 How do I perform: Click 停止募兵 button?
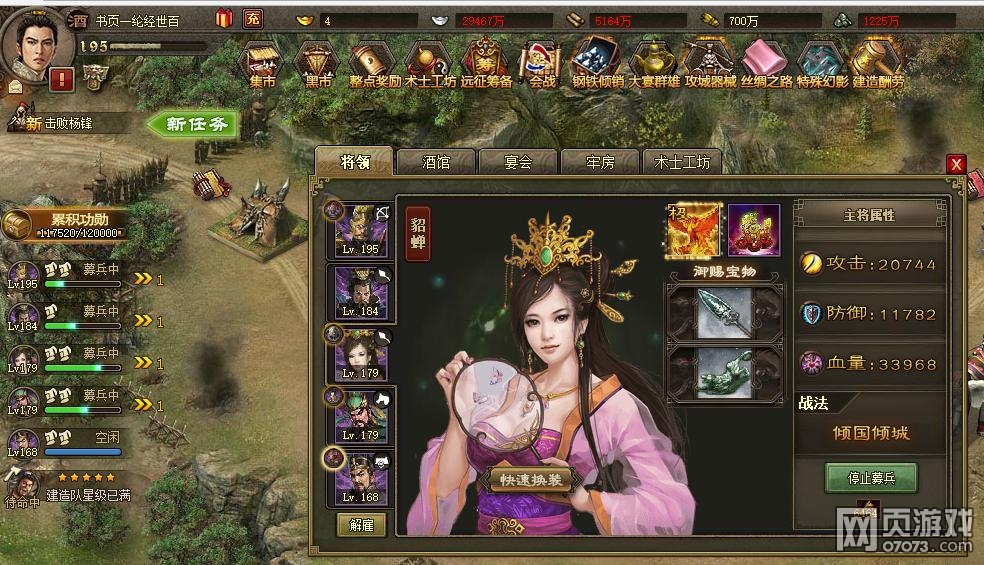click(x=870, y=477)
